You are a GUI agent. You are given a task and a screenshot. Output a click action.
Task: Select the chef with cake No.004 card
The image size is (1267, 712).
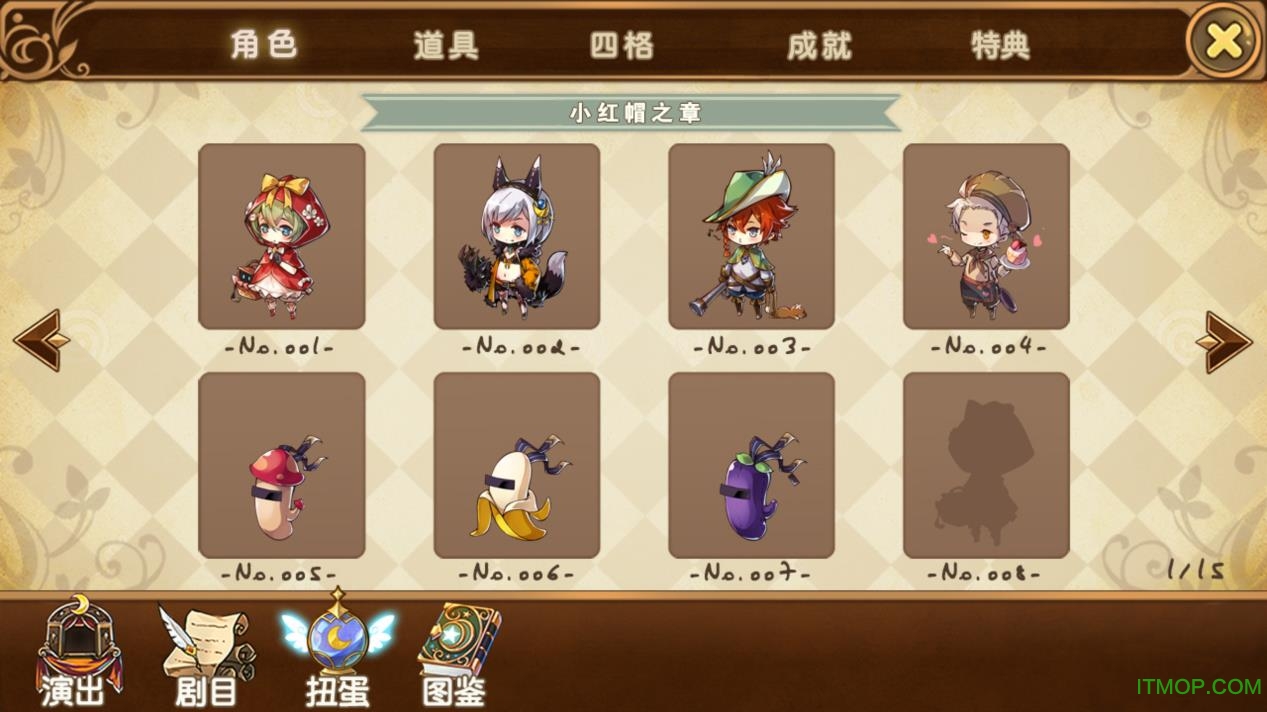[x=986, y=236]
